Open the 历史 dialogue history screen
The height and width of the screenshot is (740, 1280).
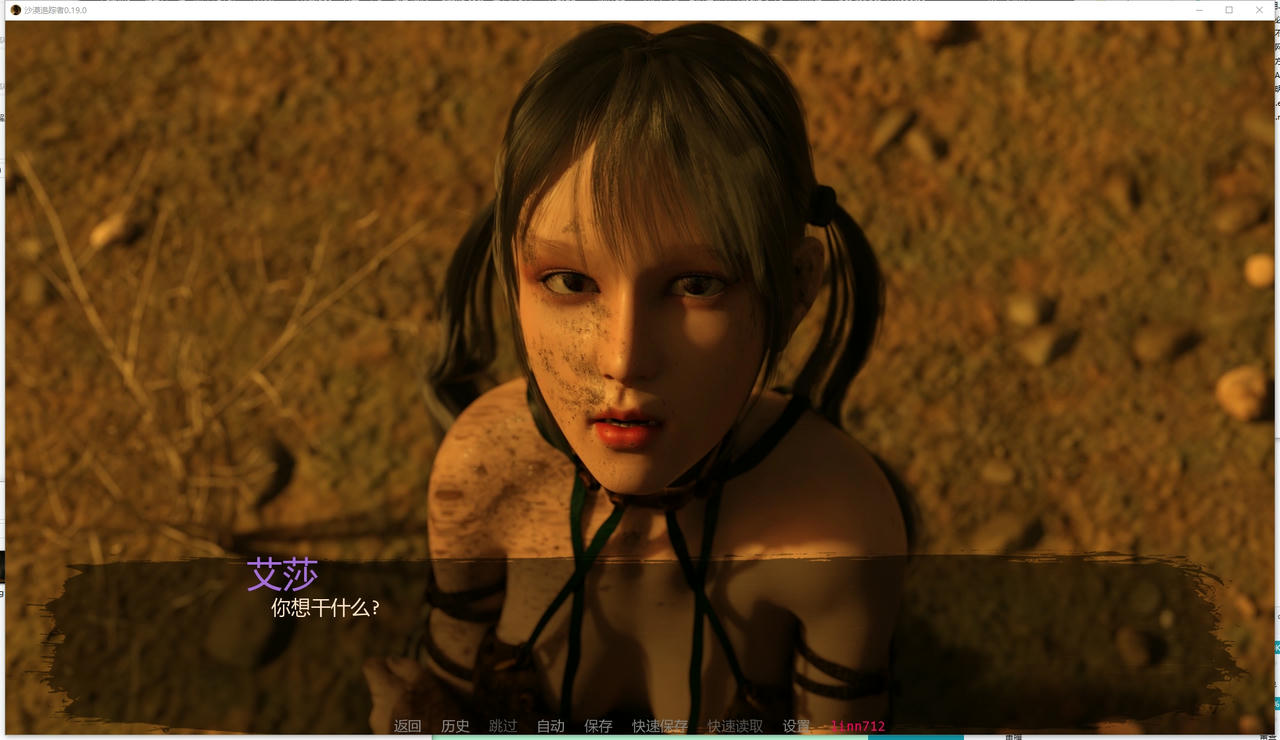[456, 726]
